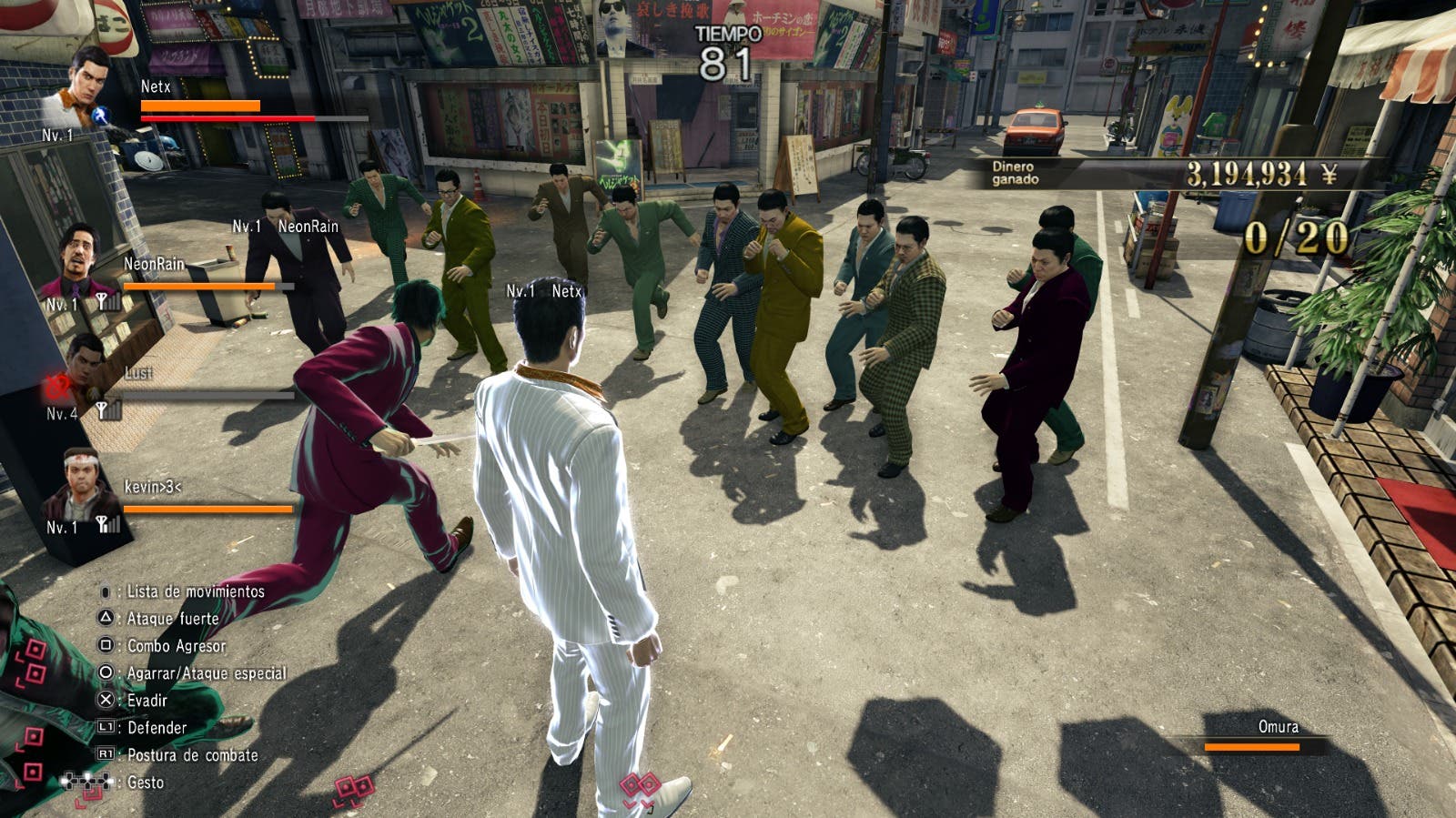
Task: Toggle the red muted icon beside Lust's portrait
Action: point(56,386)
